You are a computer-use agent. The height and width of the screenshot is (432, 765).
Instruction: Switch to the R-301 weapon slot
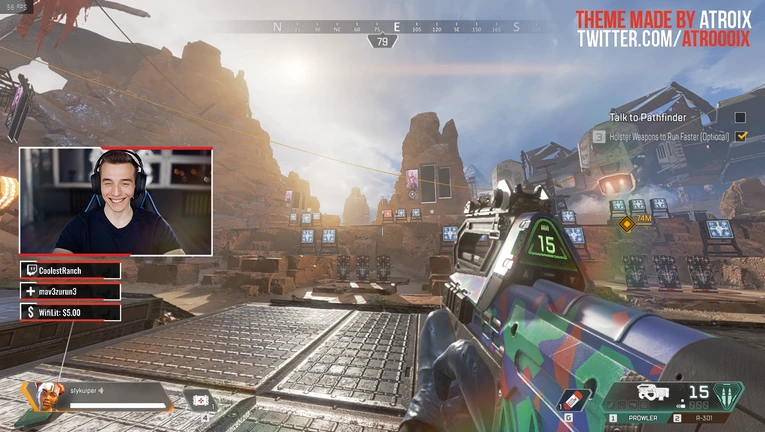[699, 417]
